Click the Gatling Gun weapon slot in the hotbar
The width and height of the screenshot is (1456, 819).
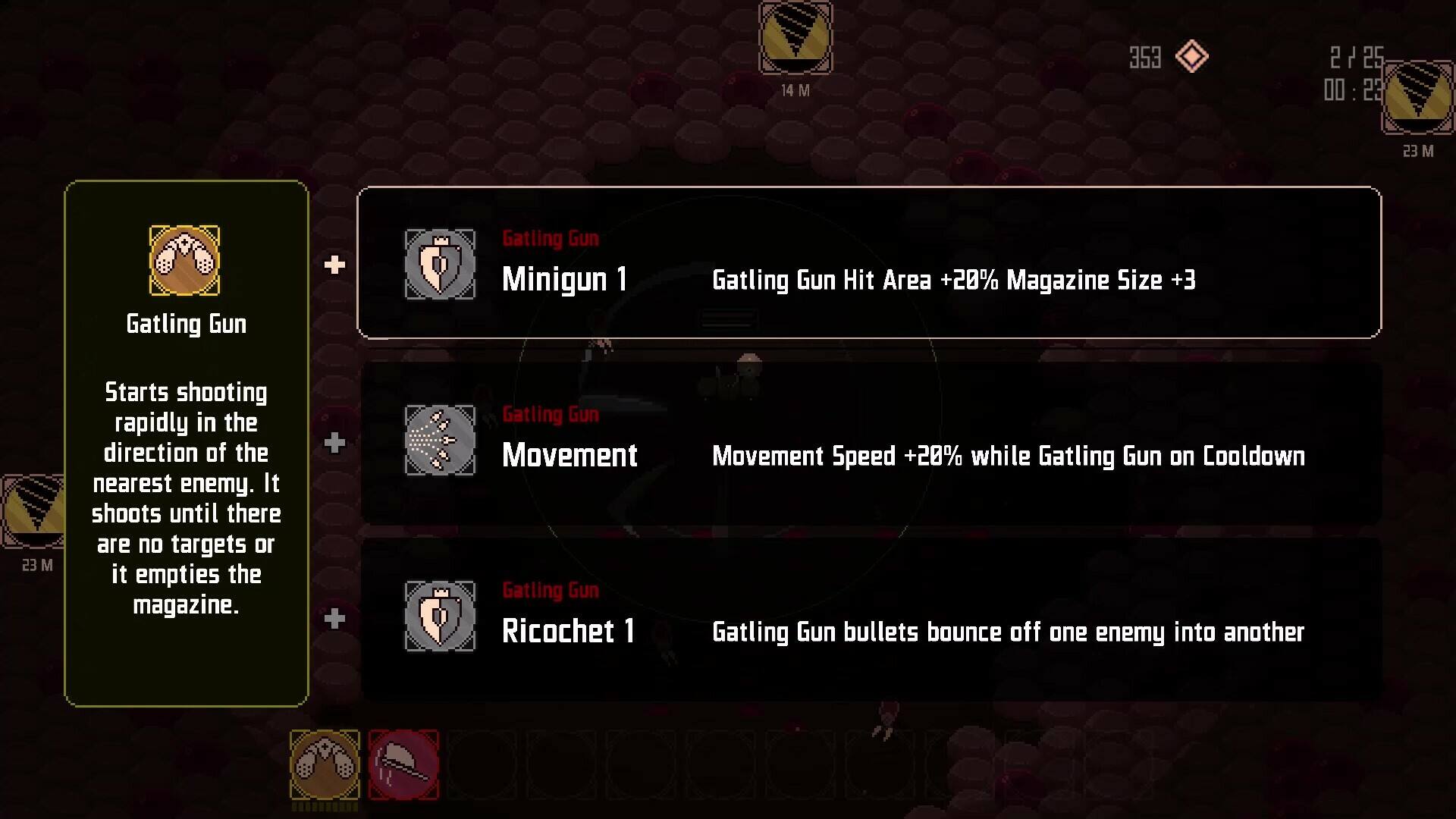point(325,764)
